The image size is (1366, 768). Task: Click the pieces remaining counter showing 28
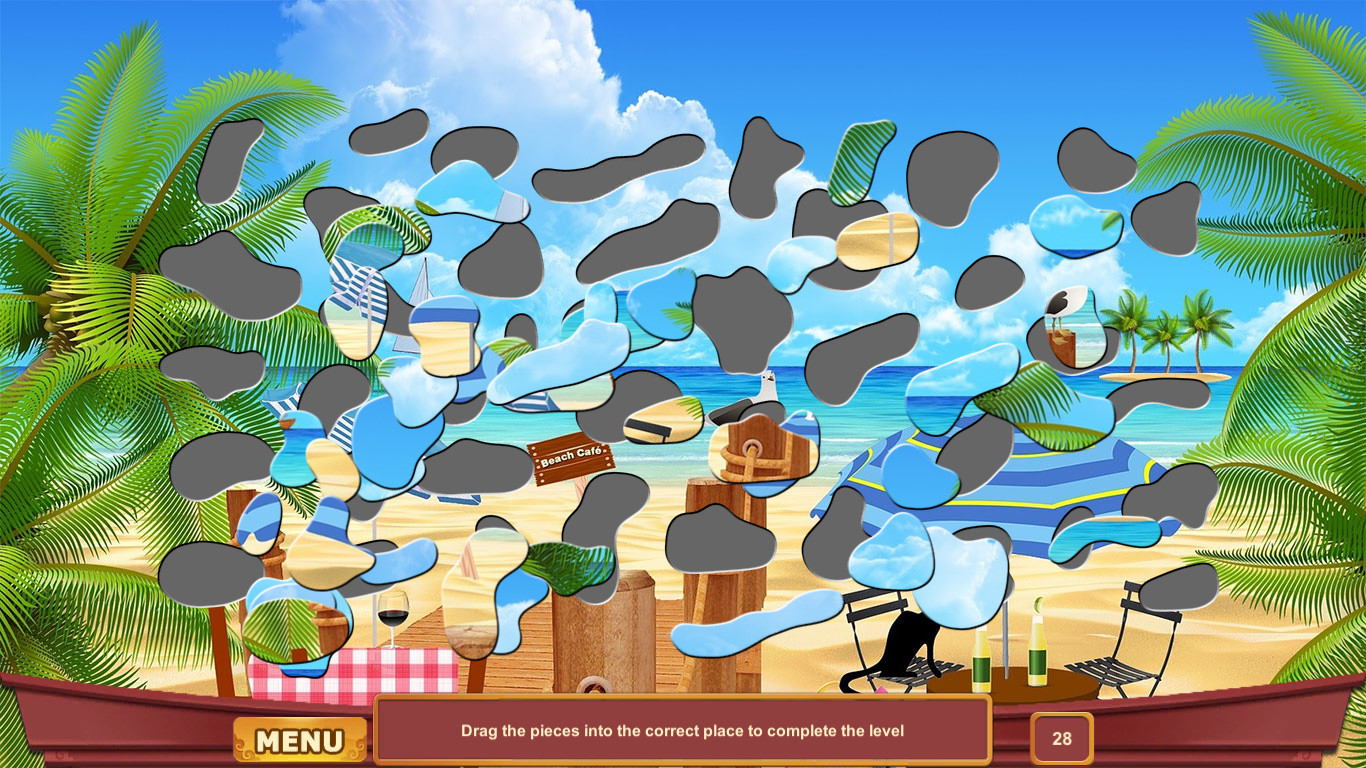pyautogui.click(x=1062, y=738)
